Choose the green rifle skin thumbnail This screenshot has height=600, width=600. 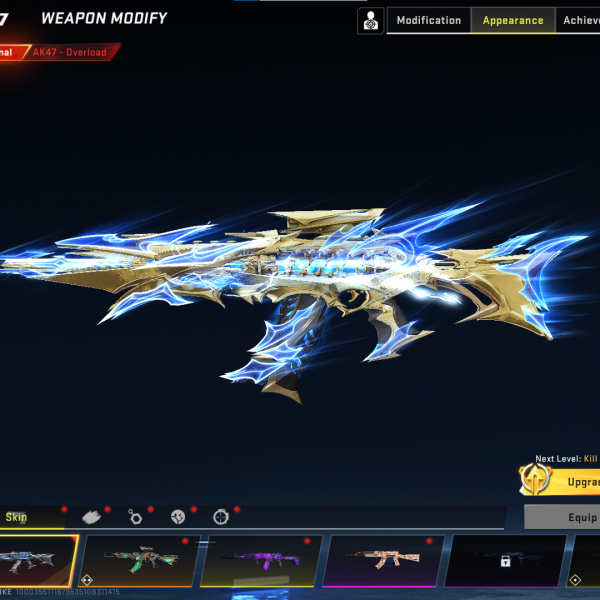pyautogui.click(x=138, y=561)
